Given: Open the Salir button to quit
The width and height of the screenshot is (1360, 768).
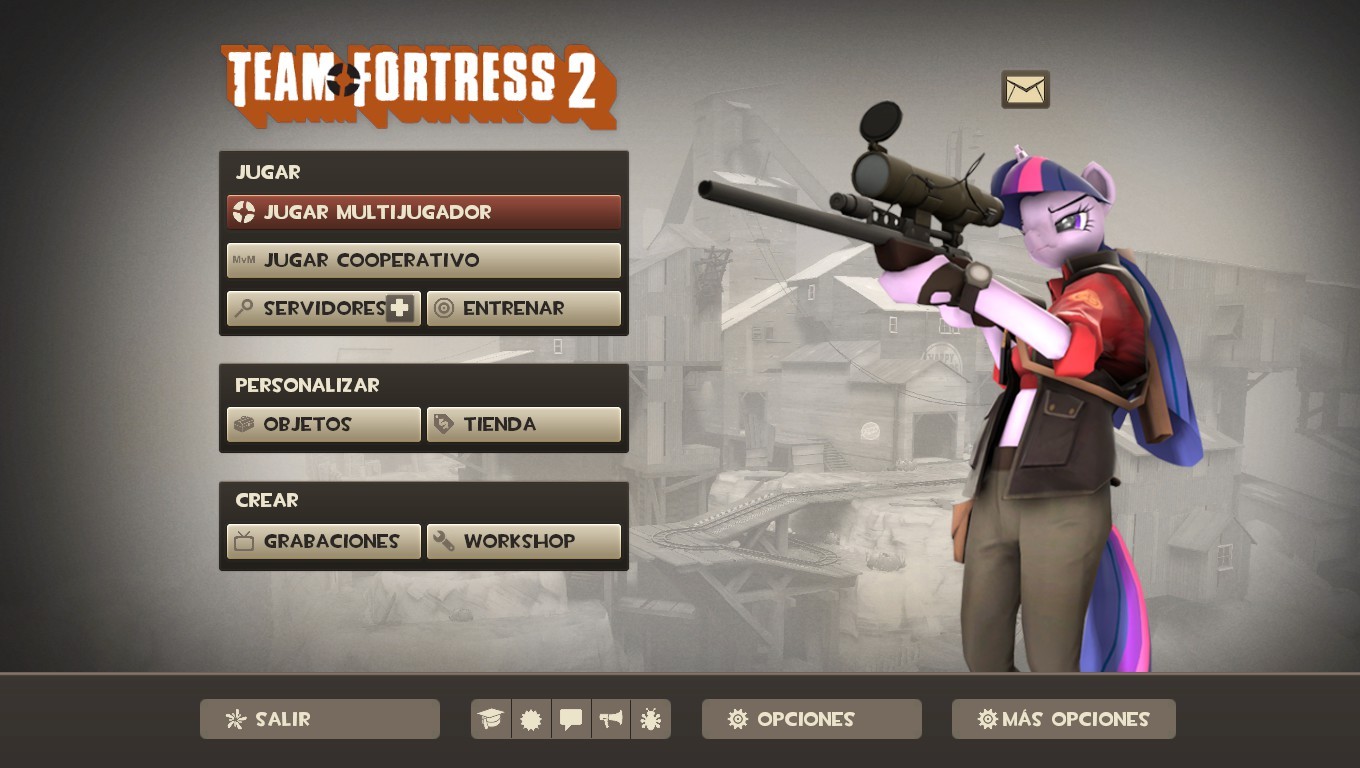Looking at the screenshot, I should click(x=319, y=719).
